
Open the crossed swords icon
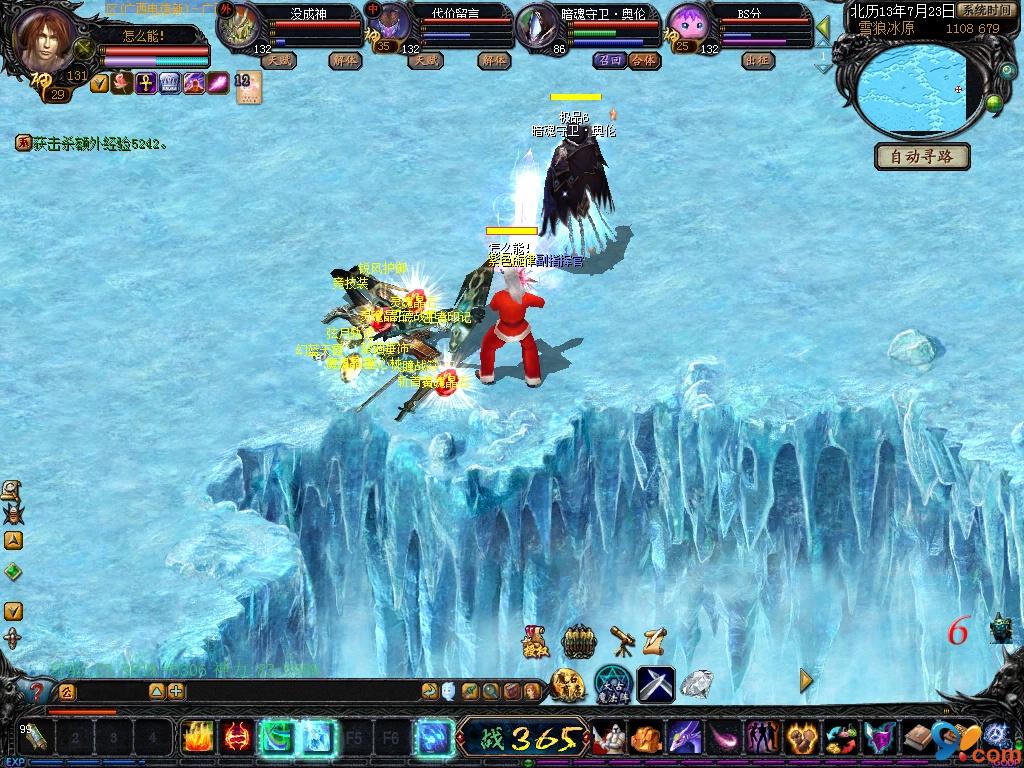tap(655, 684)
